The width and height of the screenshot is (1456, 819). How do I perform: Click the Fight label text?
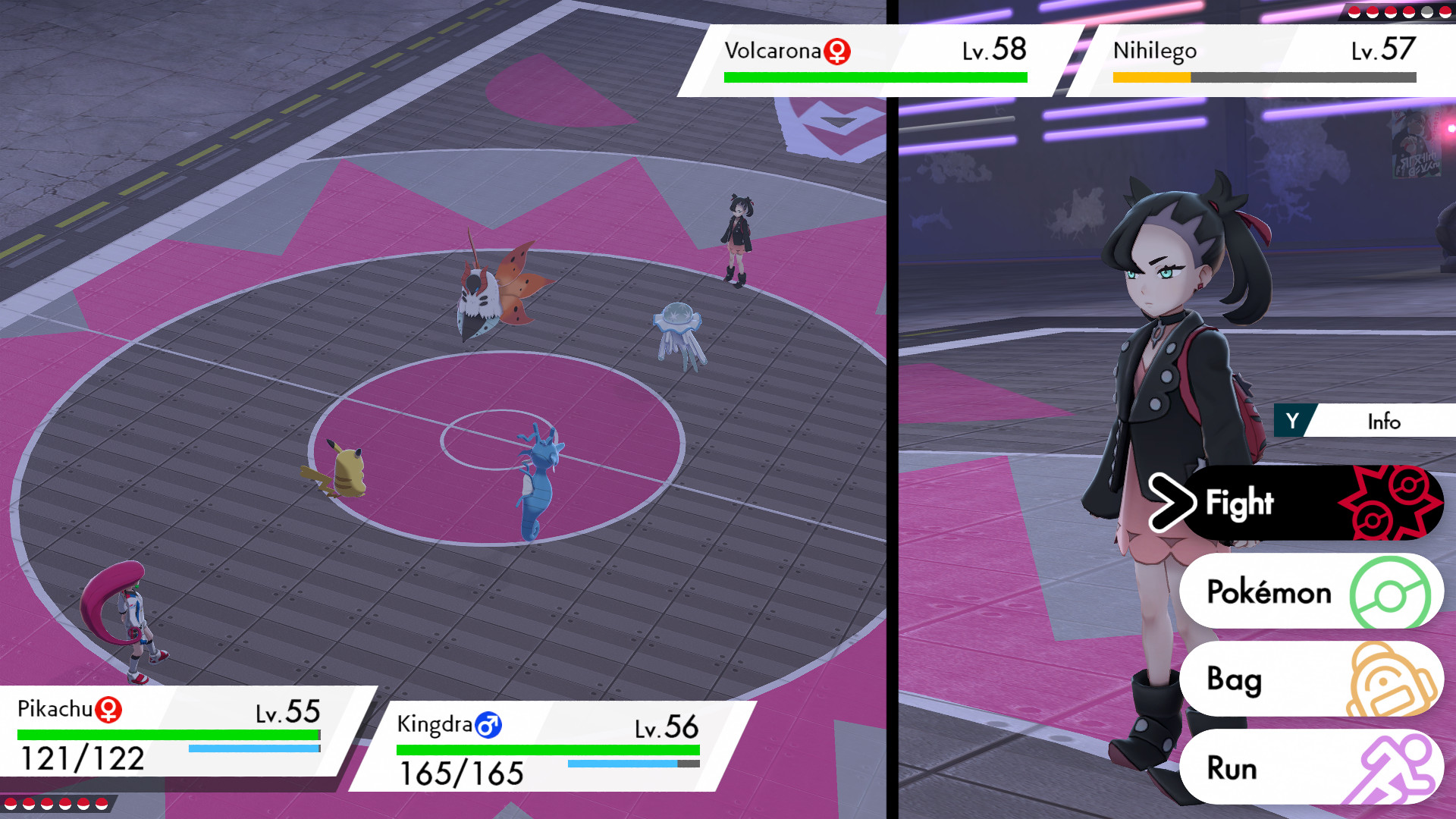click(1241, 502)
